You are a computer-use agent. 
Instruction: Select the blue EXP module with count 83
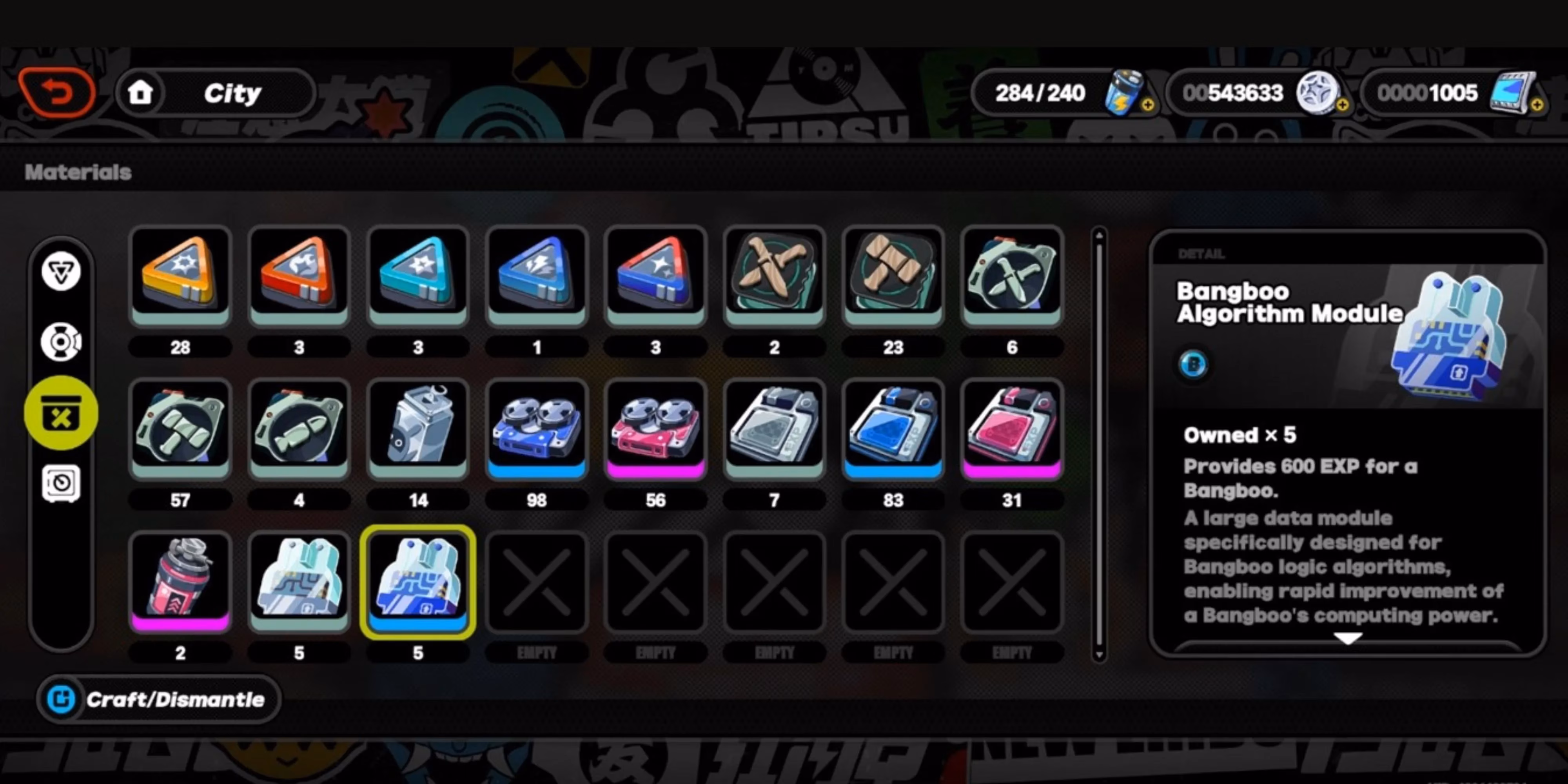click(x=893, y=429)
